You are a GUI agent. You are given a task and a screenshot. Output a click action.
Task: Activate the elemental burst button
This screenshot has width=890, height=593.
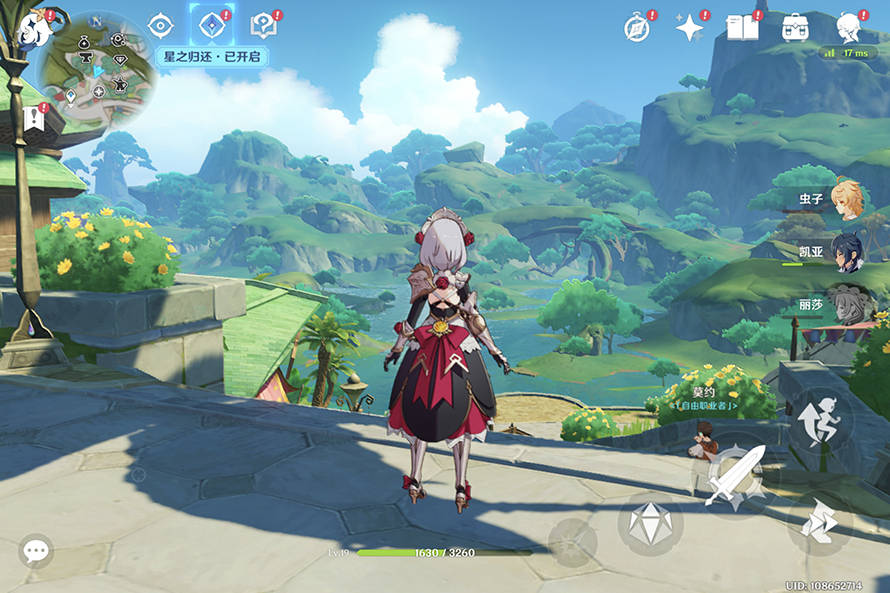(573, 542)
